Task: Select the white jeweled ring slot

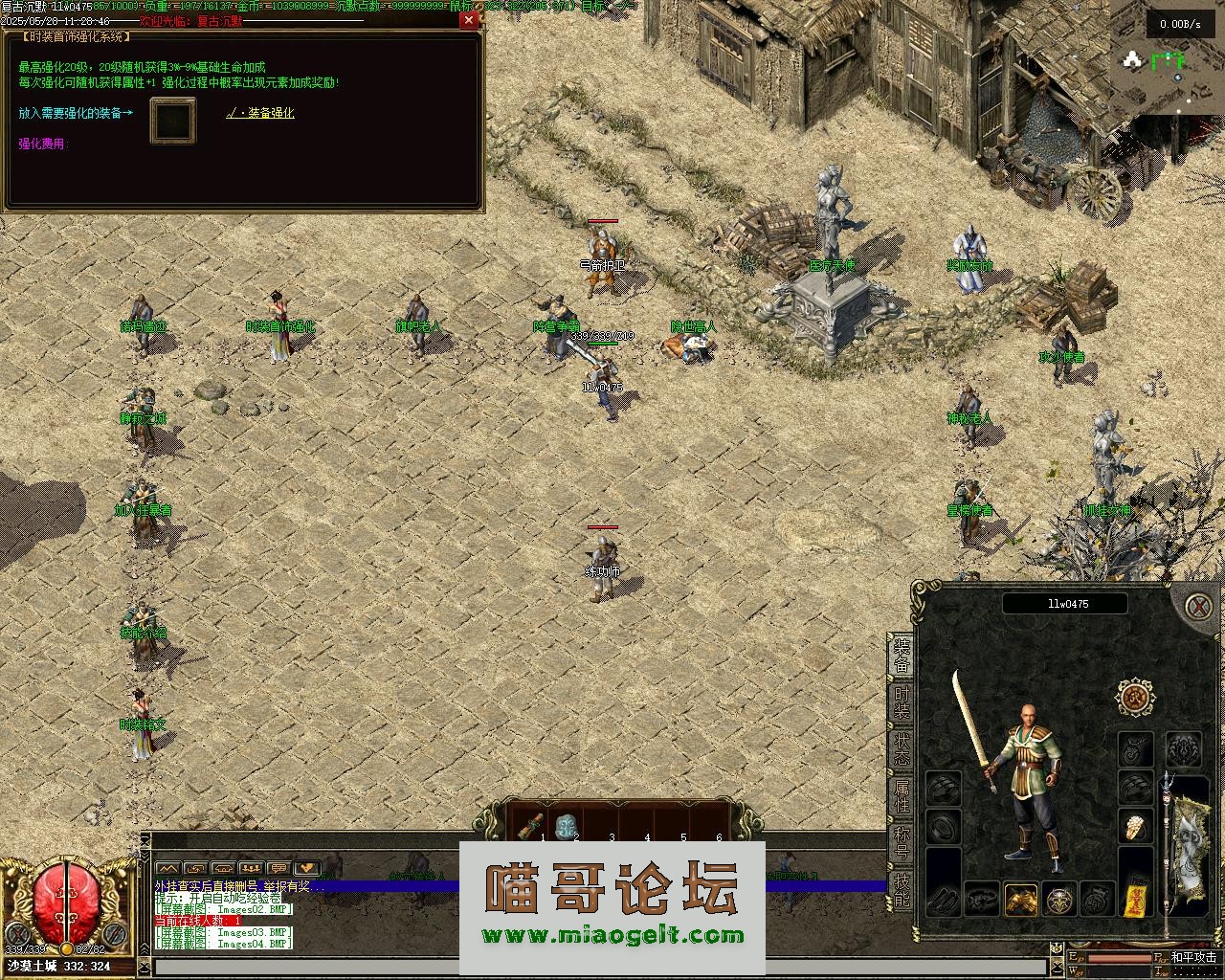Action: (1136, 827)
